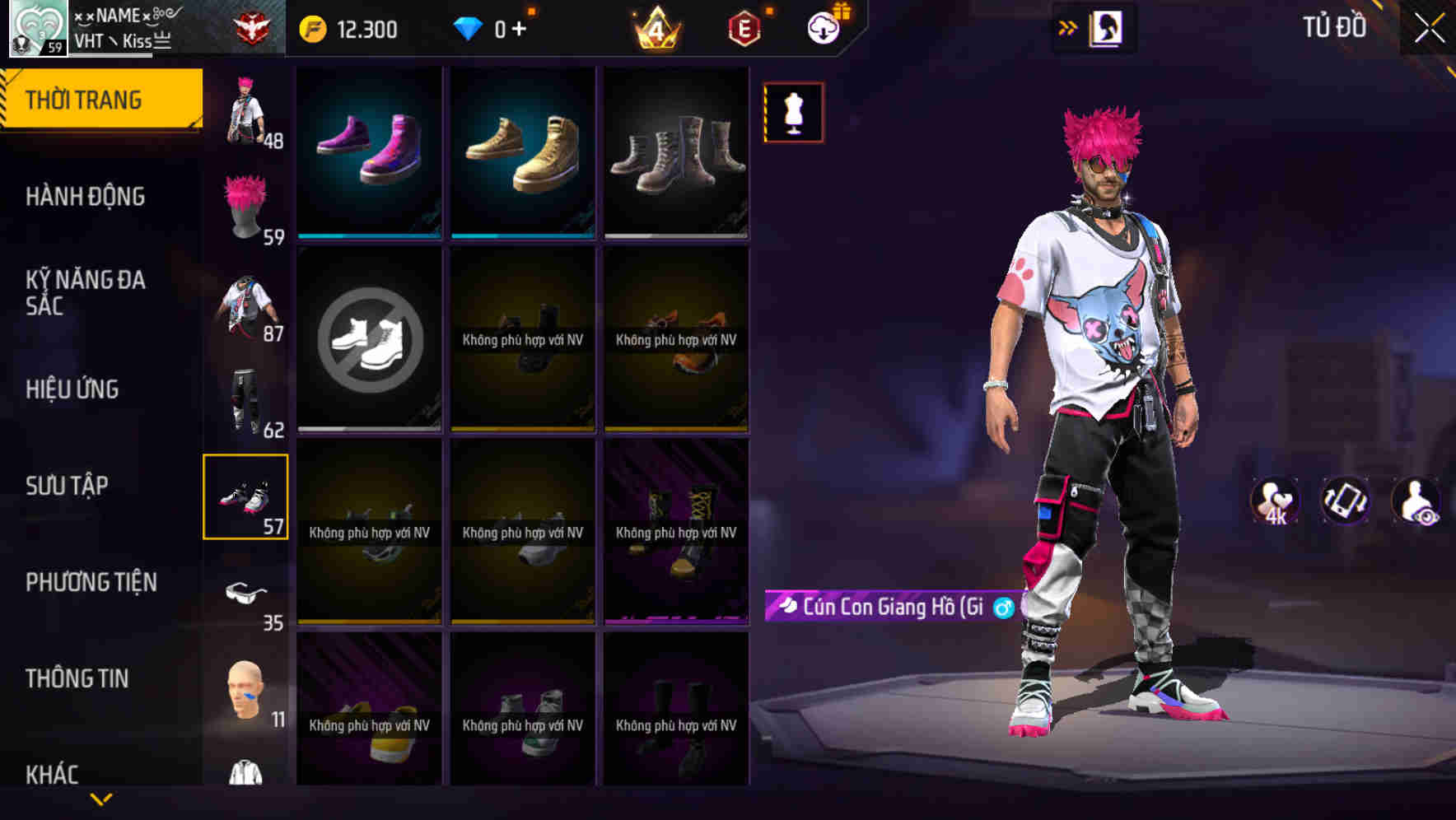Open the mannequin outfit preview icon

click(x=793, y=113)
